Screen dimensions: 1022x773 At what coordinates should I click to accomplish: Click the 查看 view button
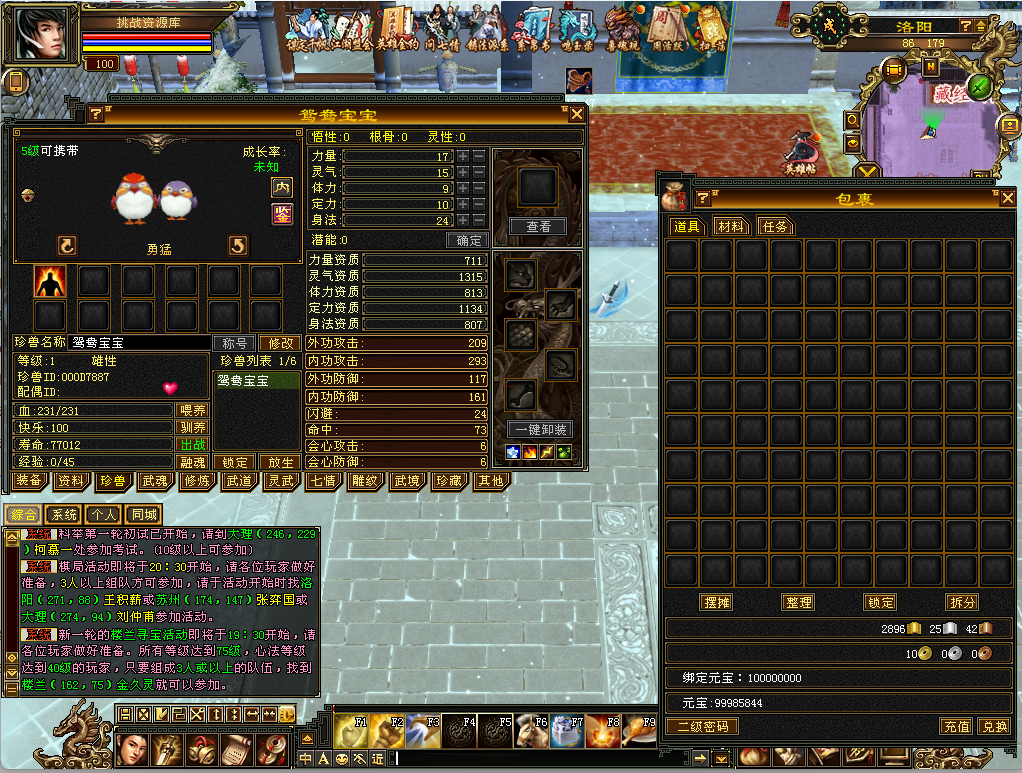point(538,227)
